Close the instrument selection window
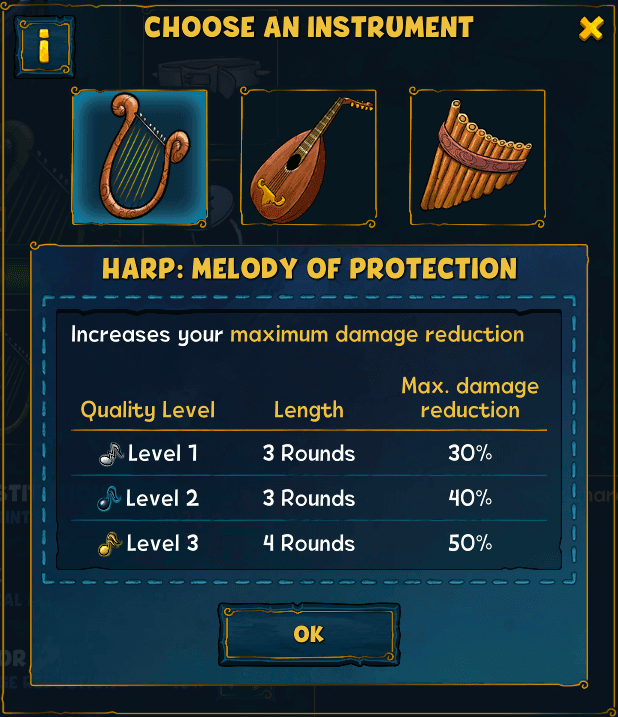Image resolution: width=618 pixels, height=717 pixels. [x=590, y=29]
